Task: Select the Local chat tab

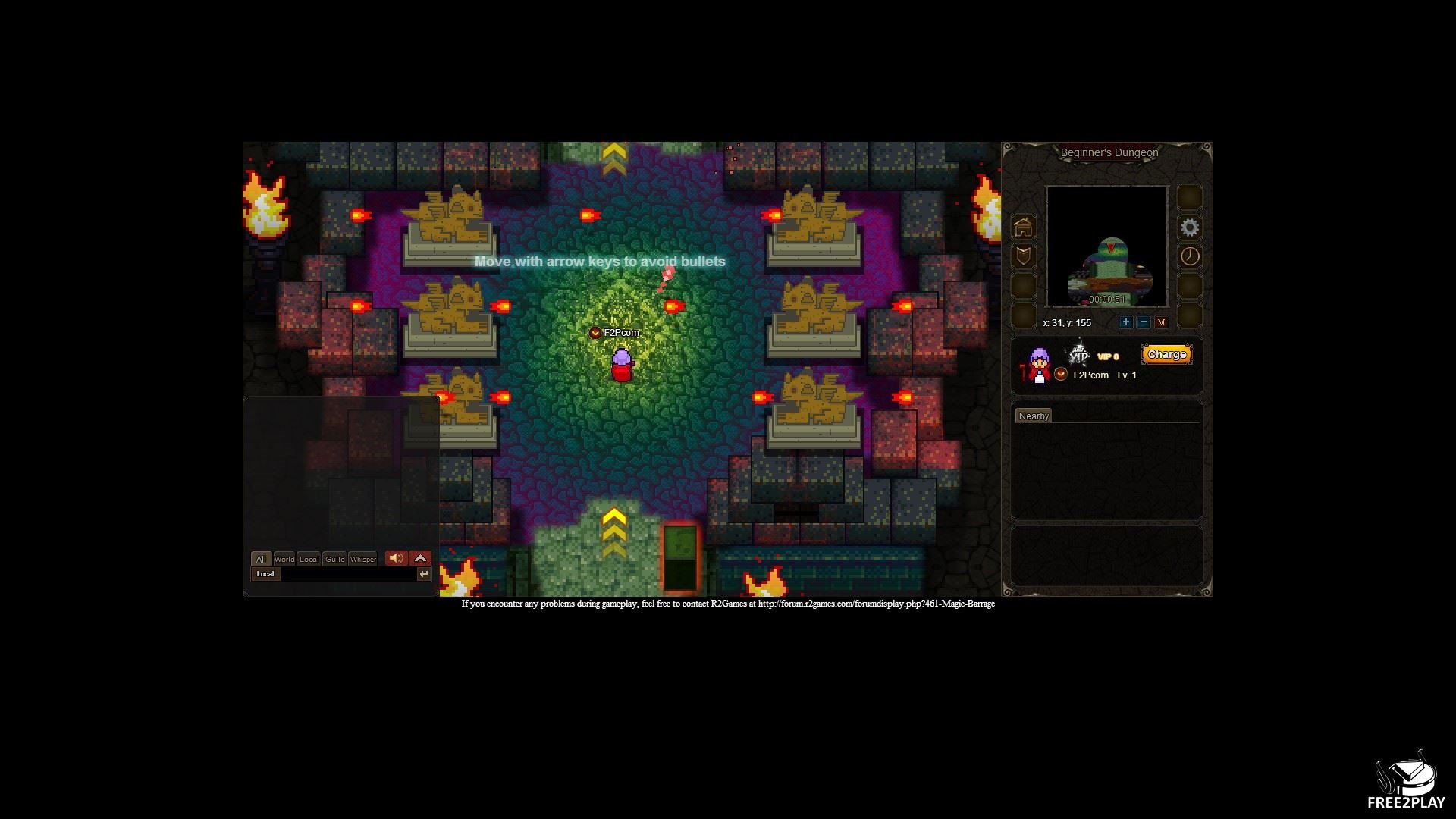Action: 309,559
